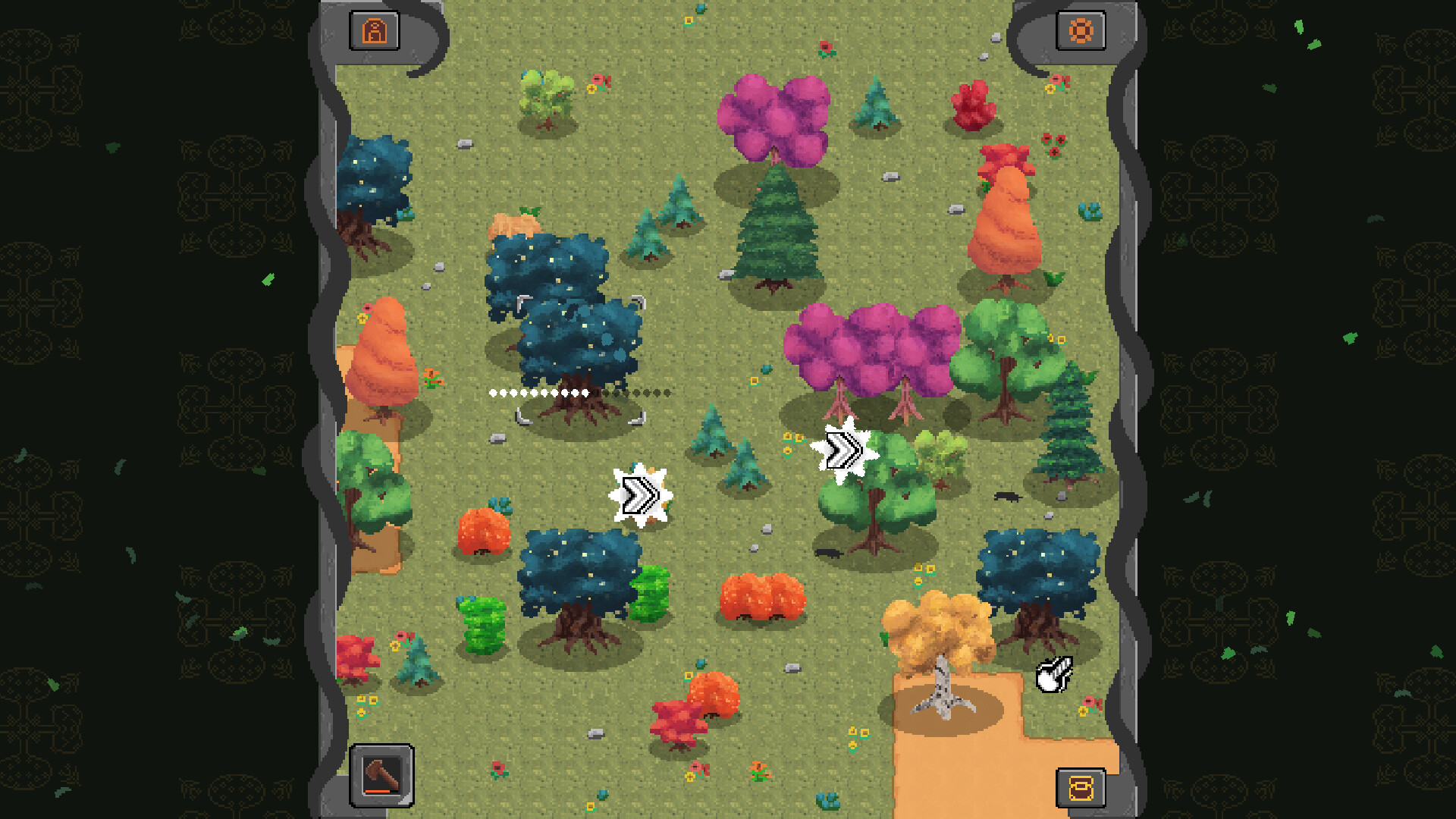The image size is (1456, 819).
Task: Click the hand cursor near the dead tree
Action: [1054, 675]
